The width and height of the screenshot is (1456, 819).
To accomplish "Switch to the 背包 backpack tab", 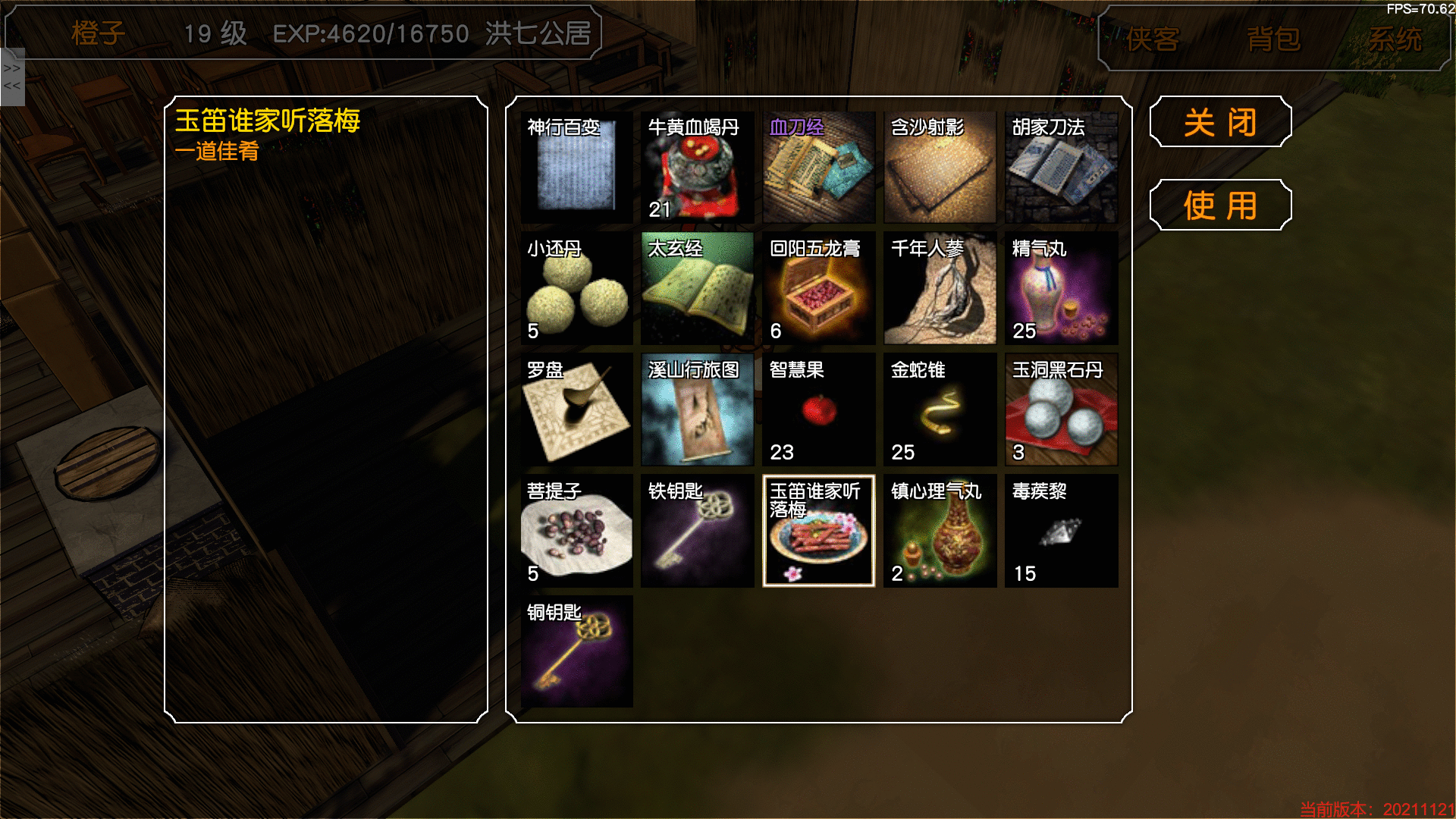I will click(1273, 39).
